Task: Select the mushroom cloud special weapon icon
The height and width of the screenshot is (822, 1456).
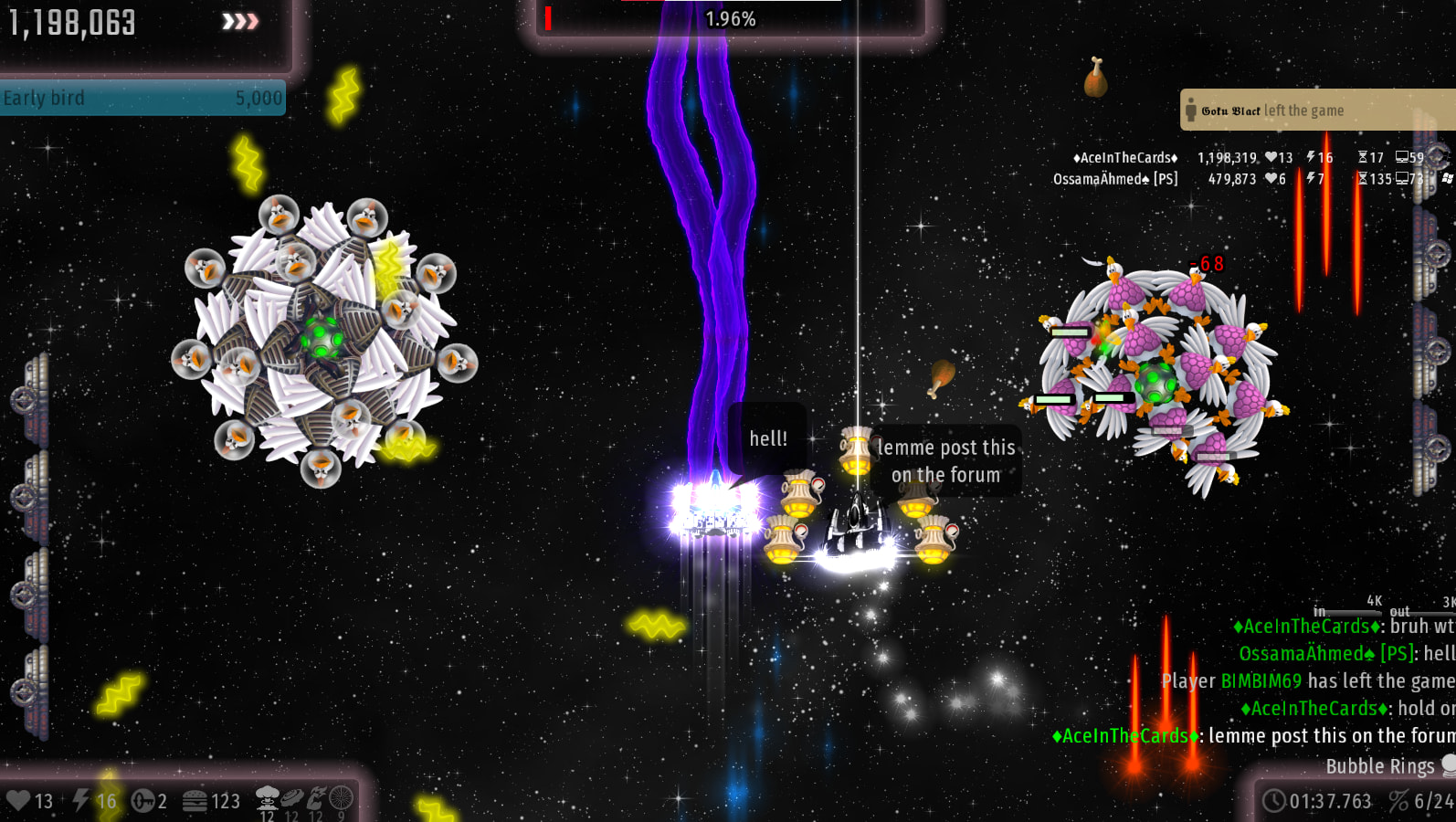Action: 267,798
